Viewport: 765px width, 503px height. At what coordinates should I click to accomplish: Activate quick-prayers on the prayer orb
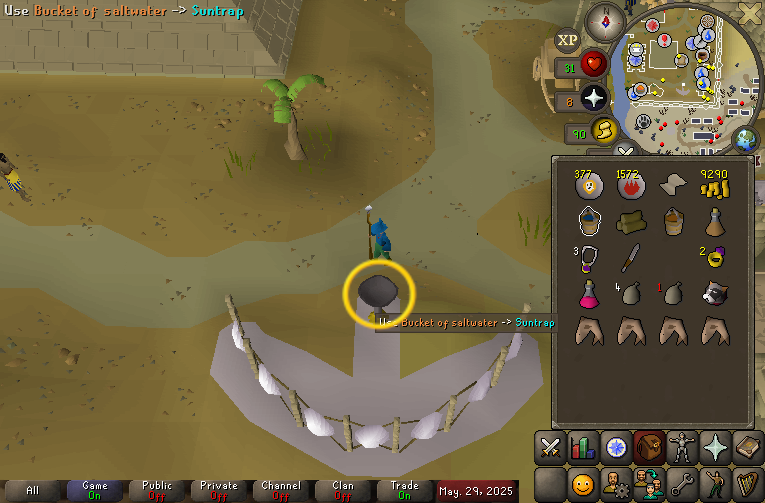595,98
